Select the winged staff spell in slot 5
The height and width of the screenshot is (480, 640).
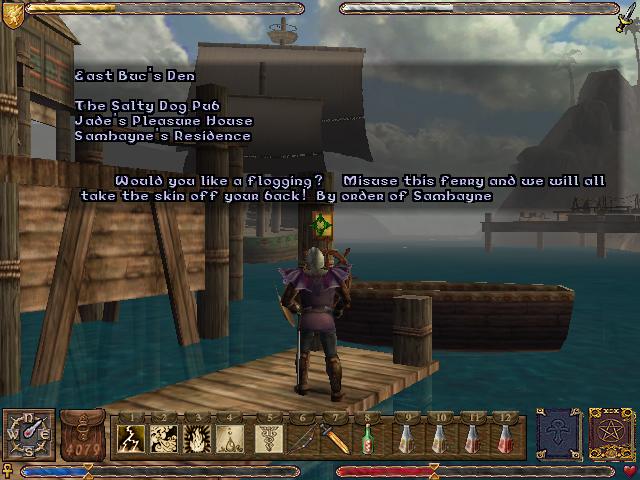(268, 438)
